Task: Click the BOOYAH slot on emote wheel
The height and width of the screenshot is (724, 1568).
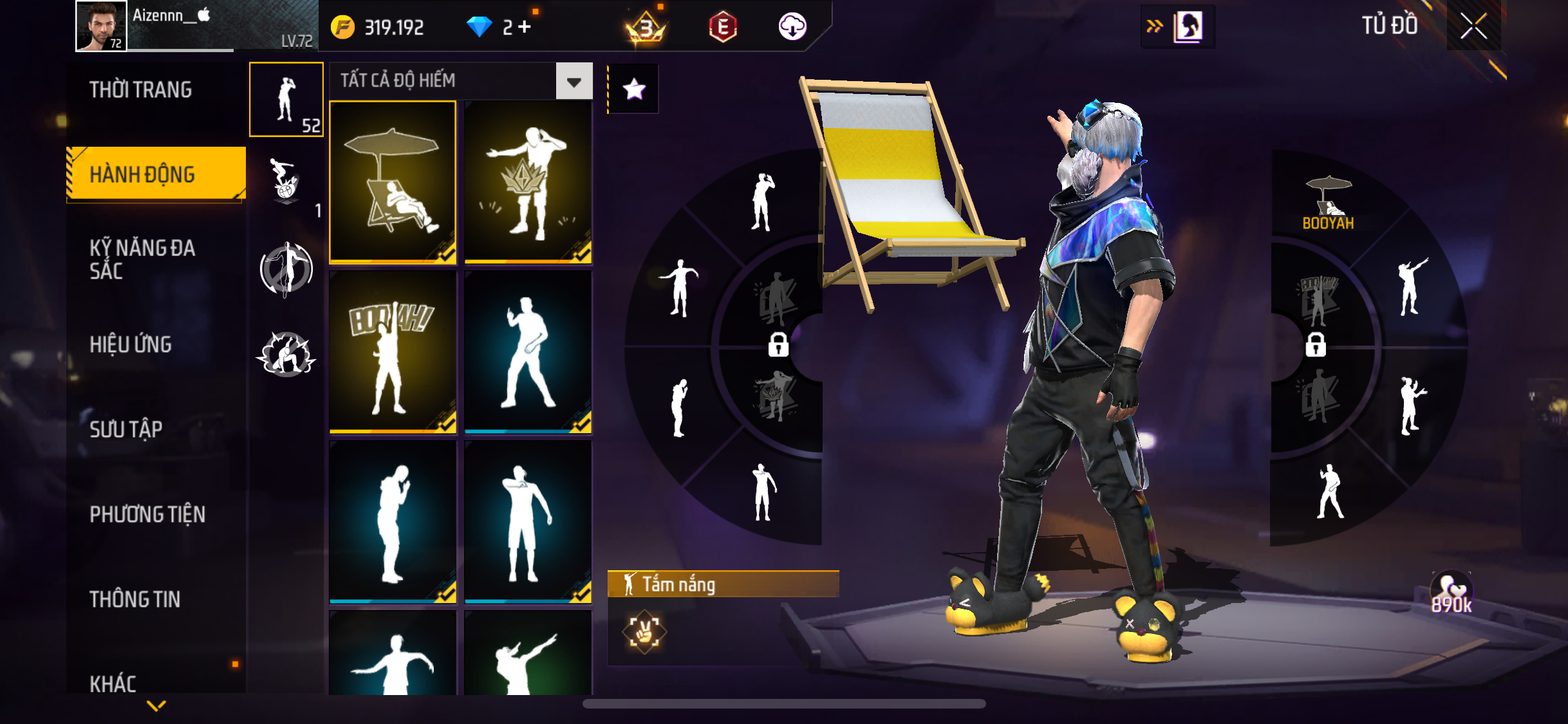Action: [x=1328, y=203]
